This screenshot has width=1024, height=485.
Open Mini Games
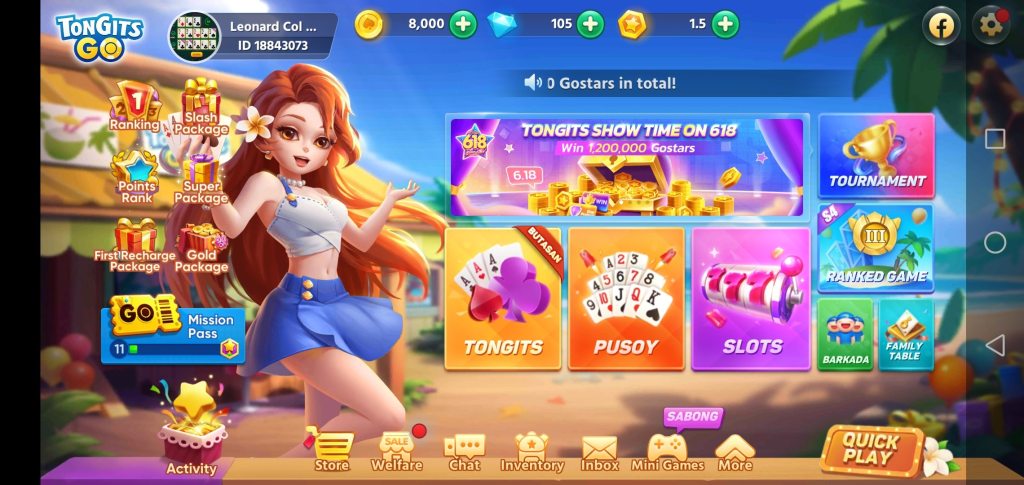(x=667, y=452)
